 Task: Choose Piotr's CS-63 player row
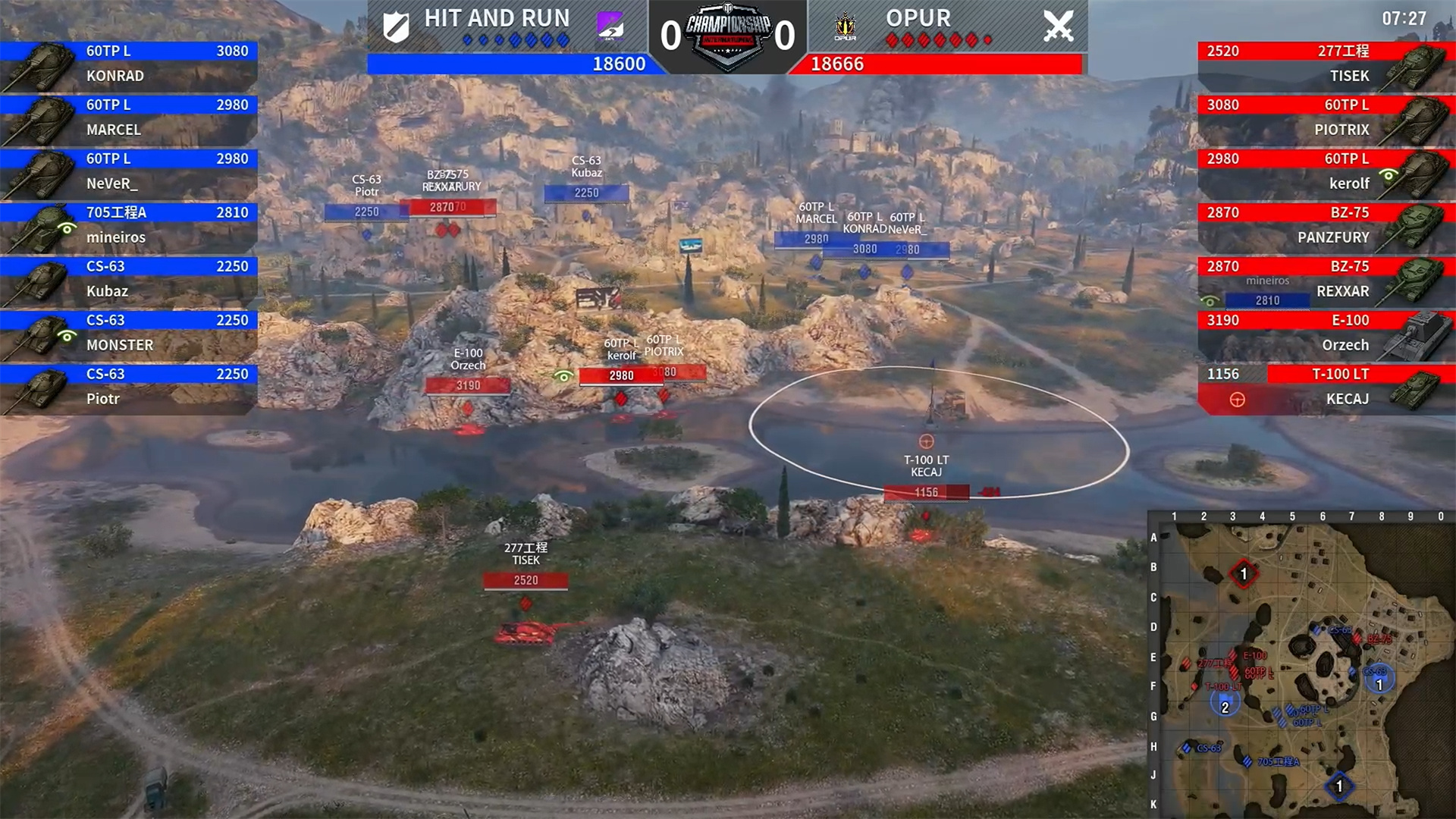click(129, 387)
